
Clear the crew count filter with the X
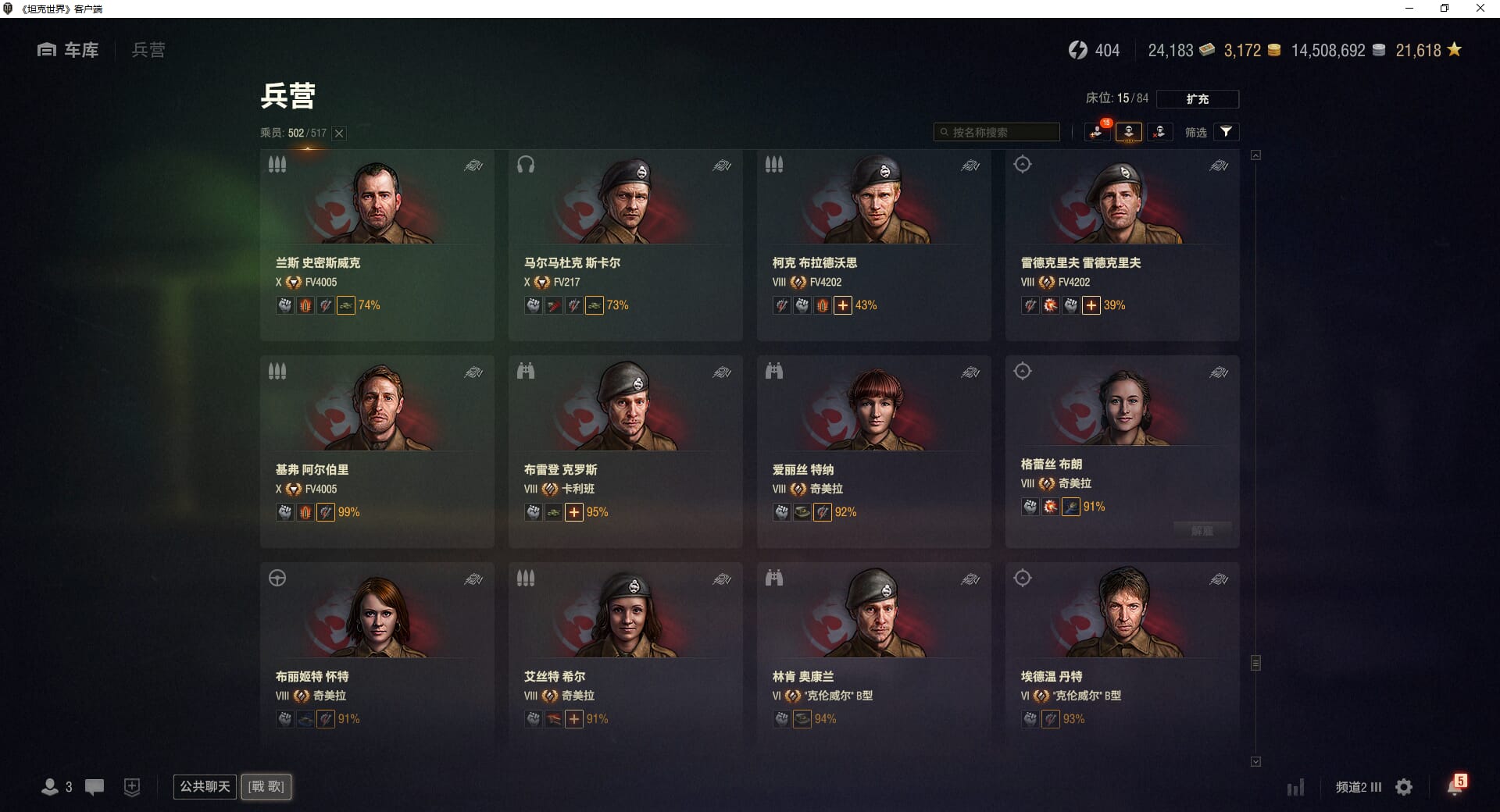339,134
